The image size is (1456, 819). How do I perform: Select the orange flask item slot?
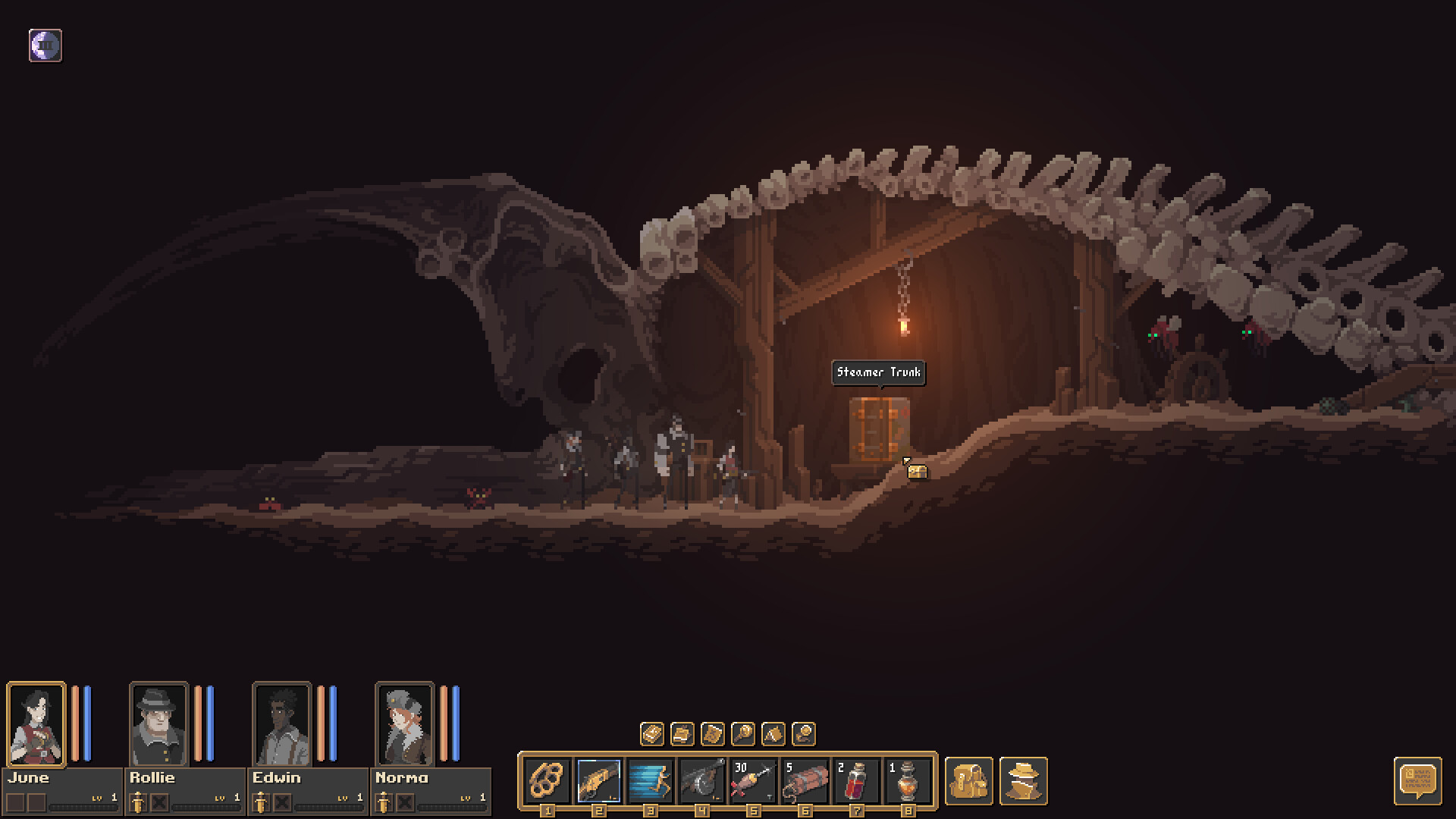(908, 780)
